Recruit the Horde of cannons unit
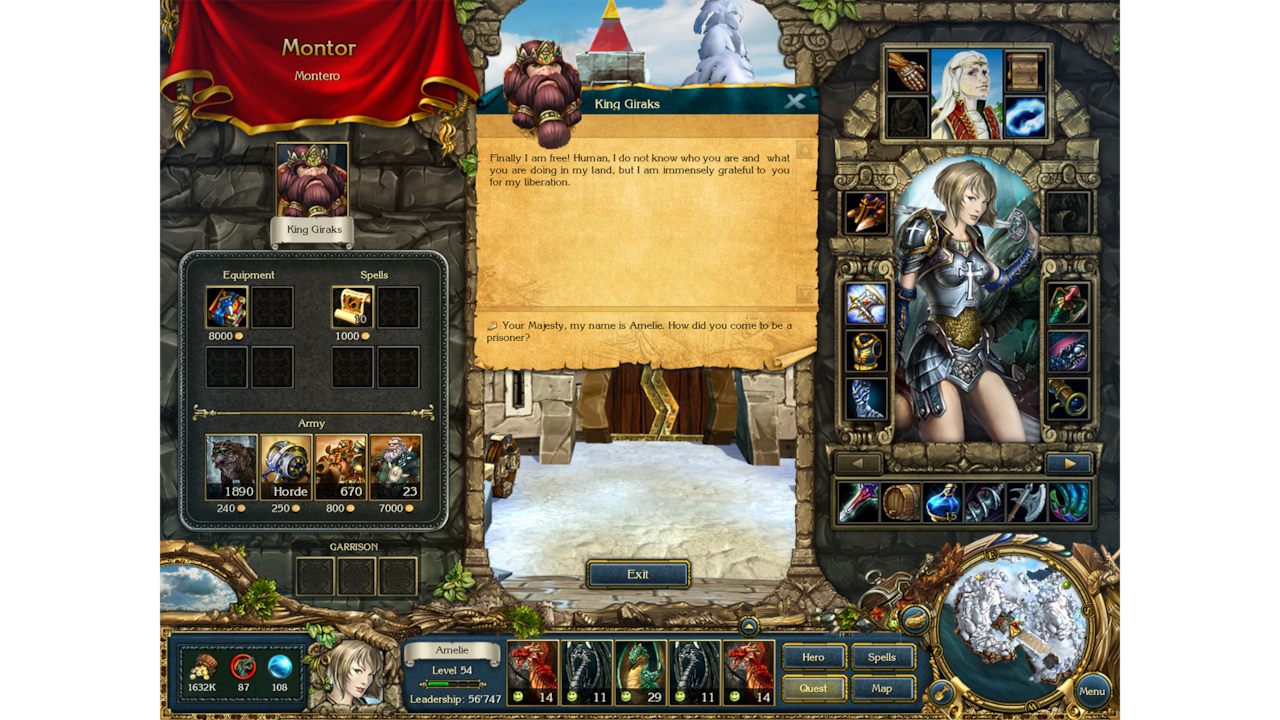The image size is (1280, 720). pos(287,465)
